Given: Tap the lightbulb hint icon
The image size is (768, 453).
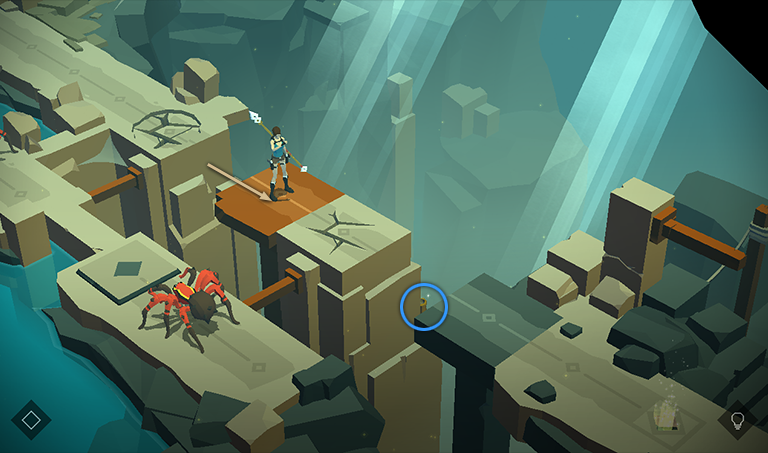Looking at the screenshot, I should pos(738,420).
